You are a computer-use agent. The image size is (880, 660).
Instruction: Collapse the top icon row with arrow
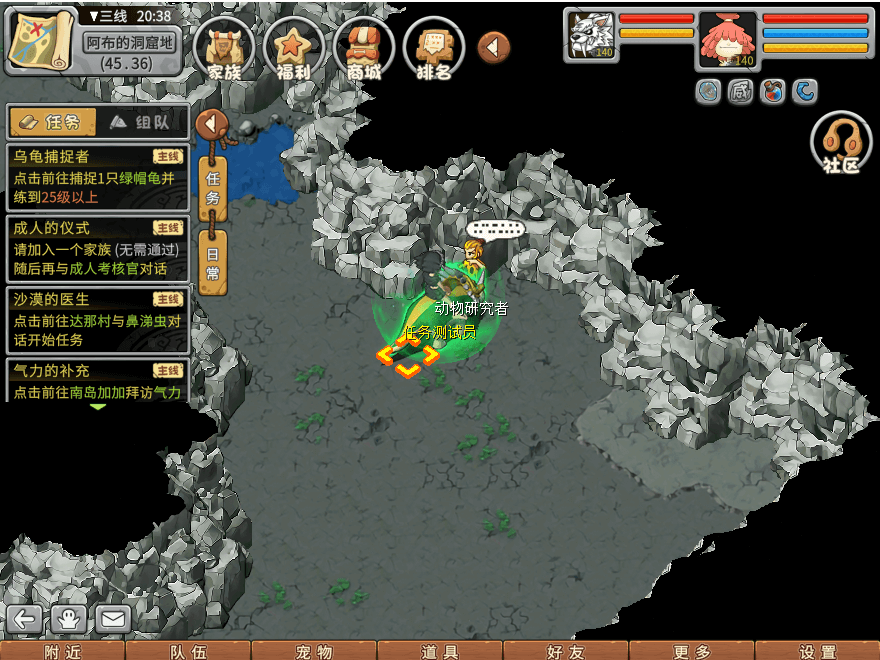493,47
